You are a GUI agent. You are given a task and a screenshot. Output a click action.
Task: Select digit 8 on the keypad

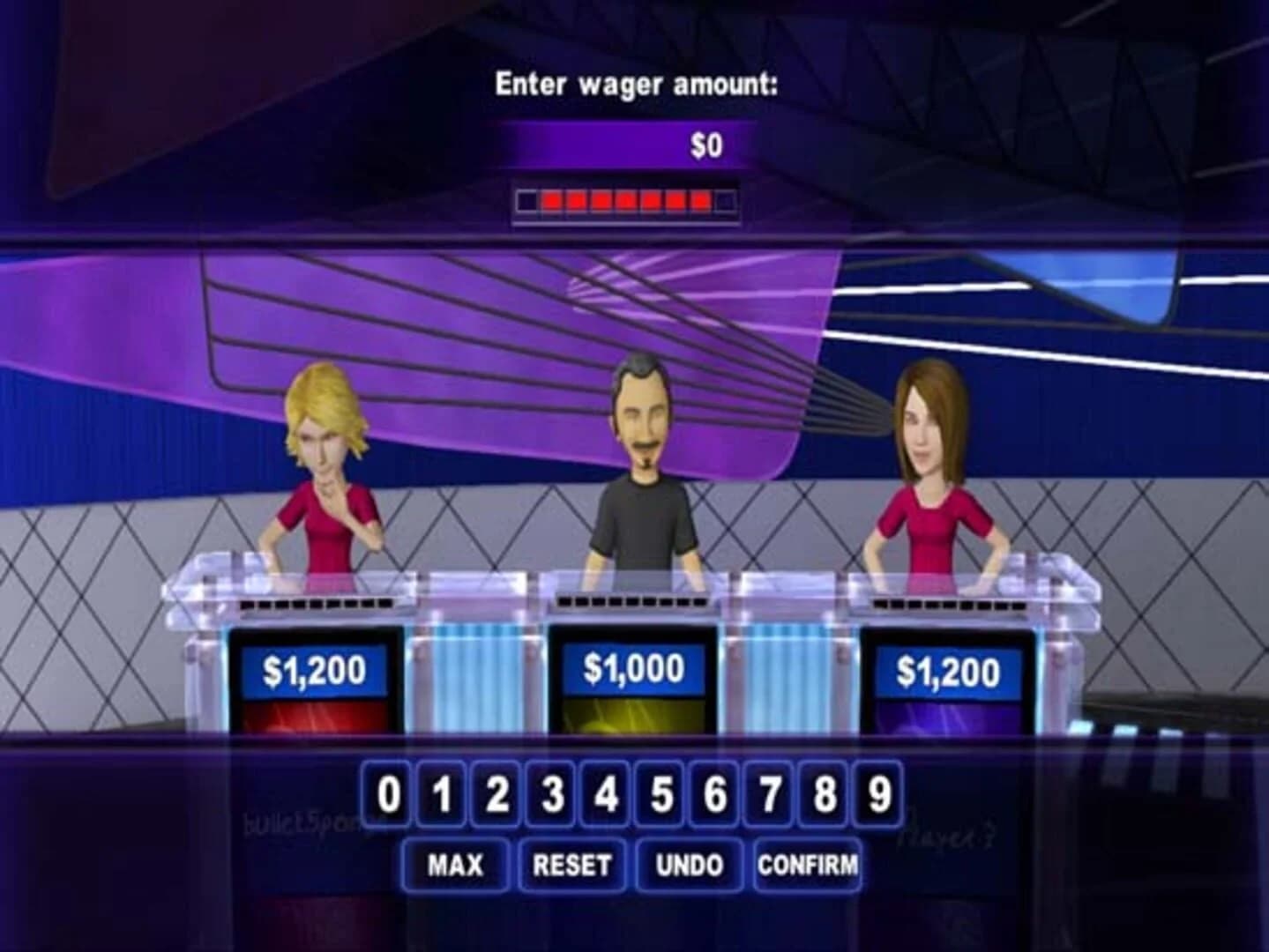(x=823, y=794)
